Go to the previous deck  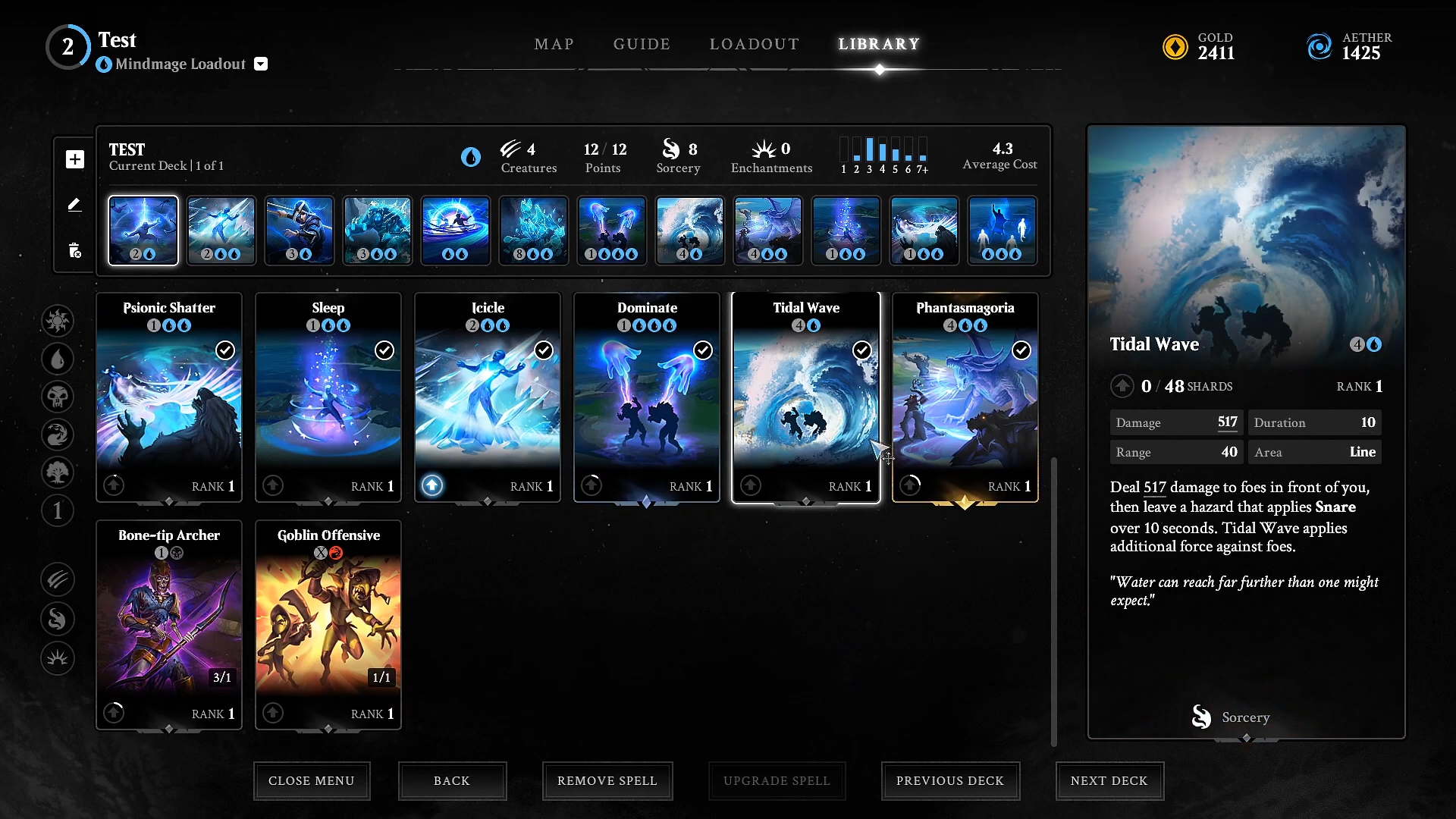coord(949,780)
